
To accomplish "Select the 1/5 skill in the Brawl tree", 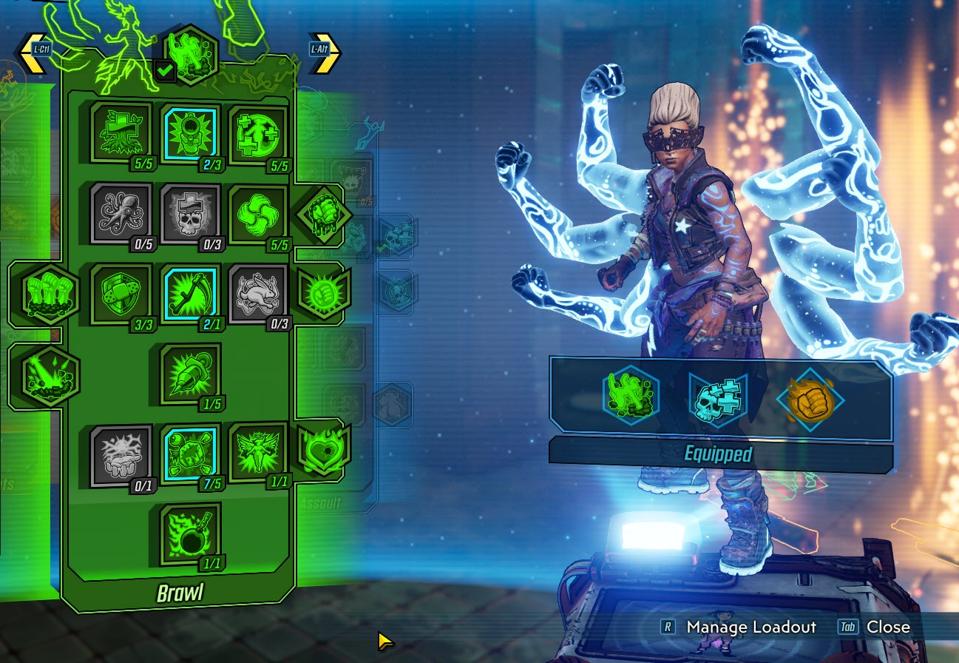I will point(190,373).
